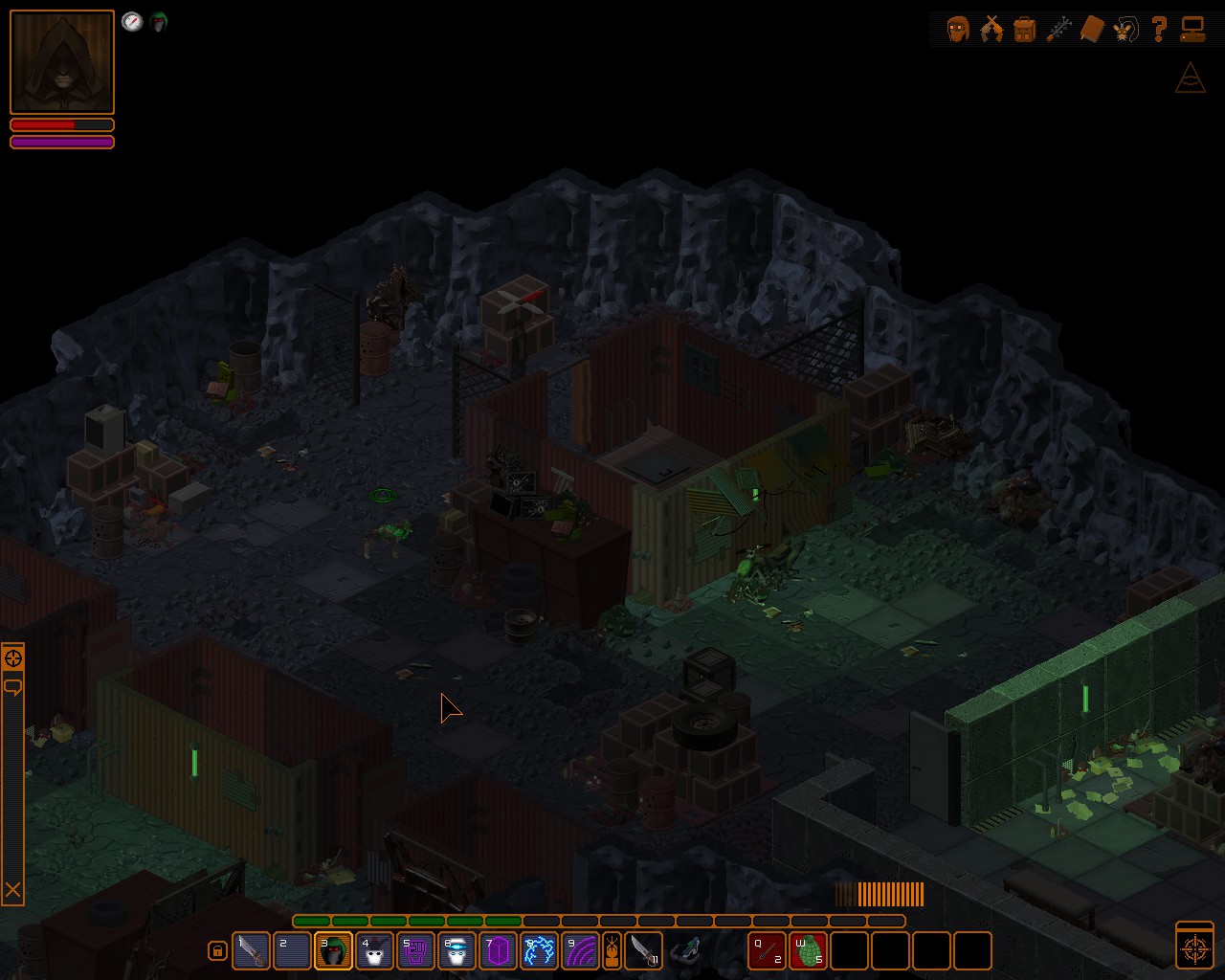Screen dimensions: 1225x980
Task: Open the computer system menu
Action: pos(1192,29)
